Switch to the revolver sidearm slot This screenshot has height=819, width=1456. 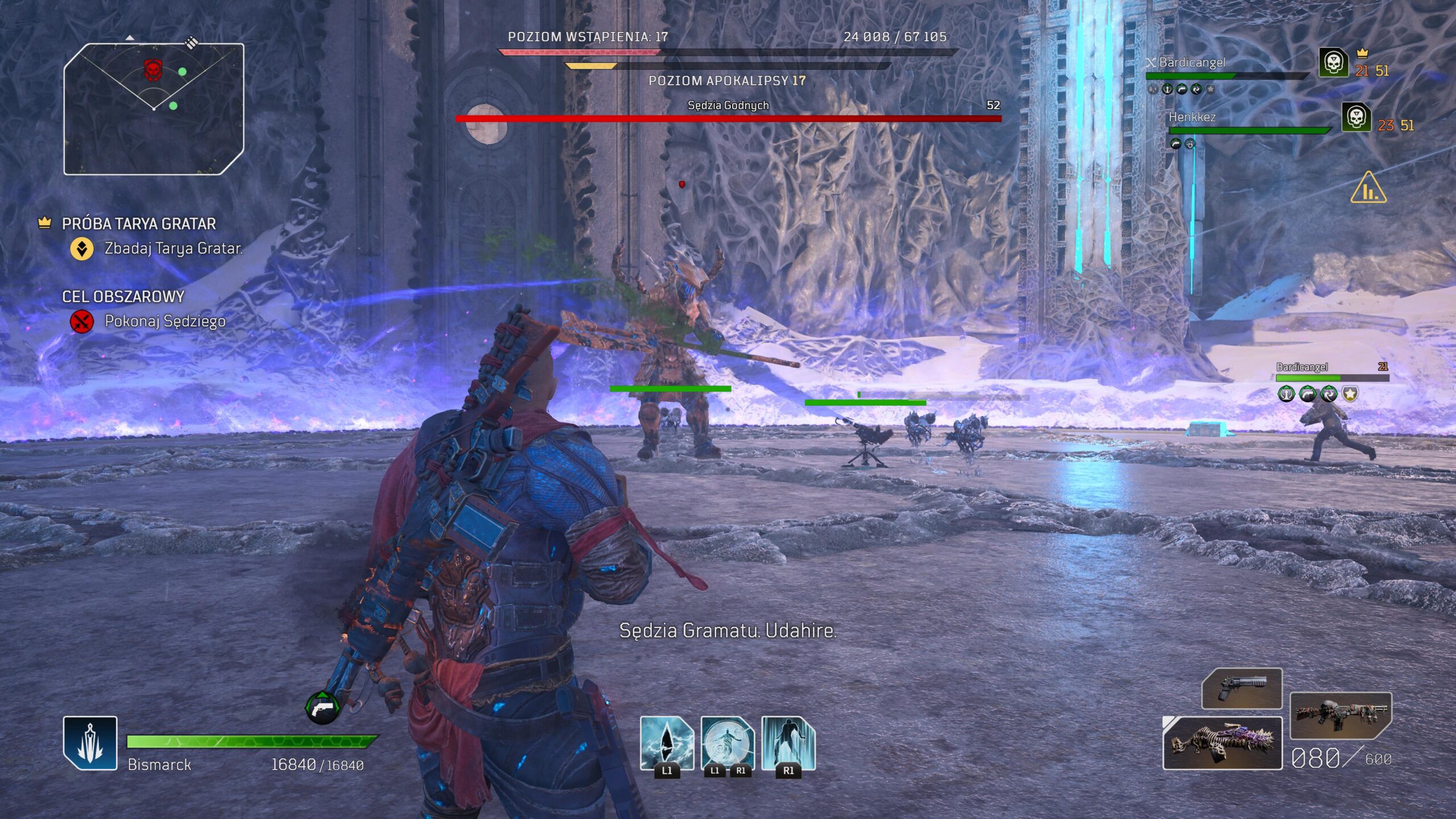click(1242, 689)
